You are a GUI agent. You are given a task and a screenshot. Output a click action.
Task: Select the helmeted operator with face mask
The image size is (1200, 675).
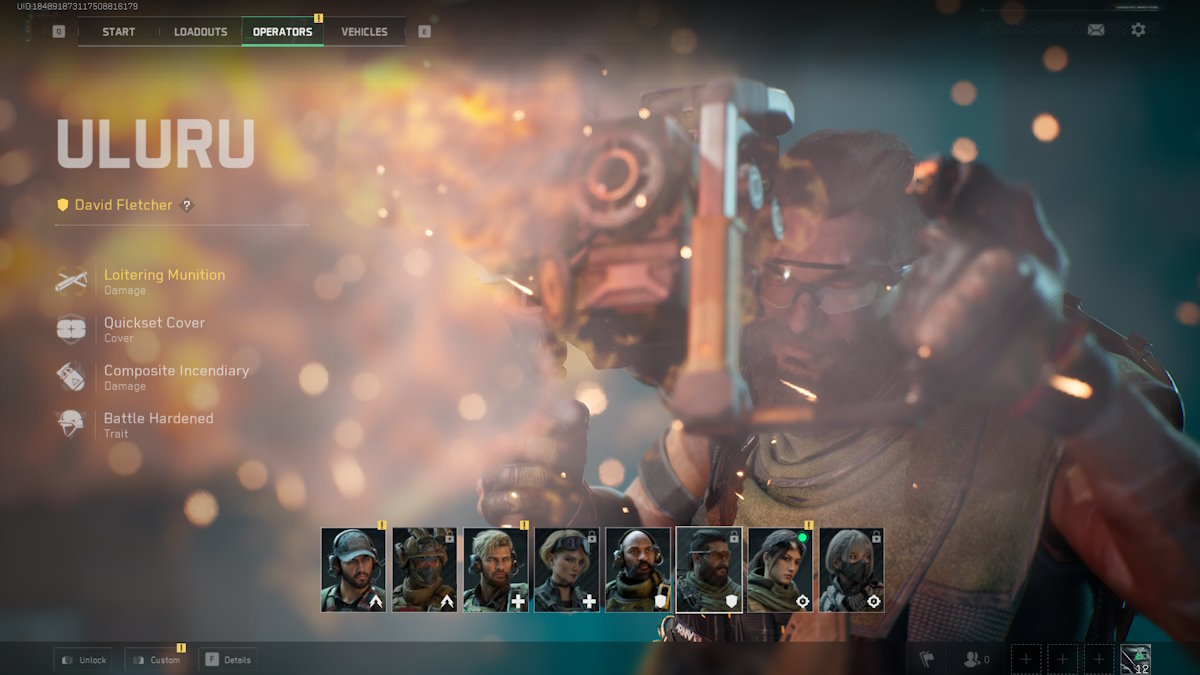coord(424,570)
